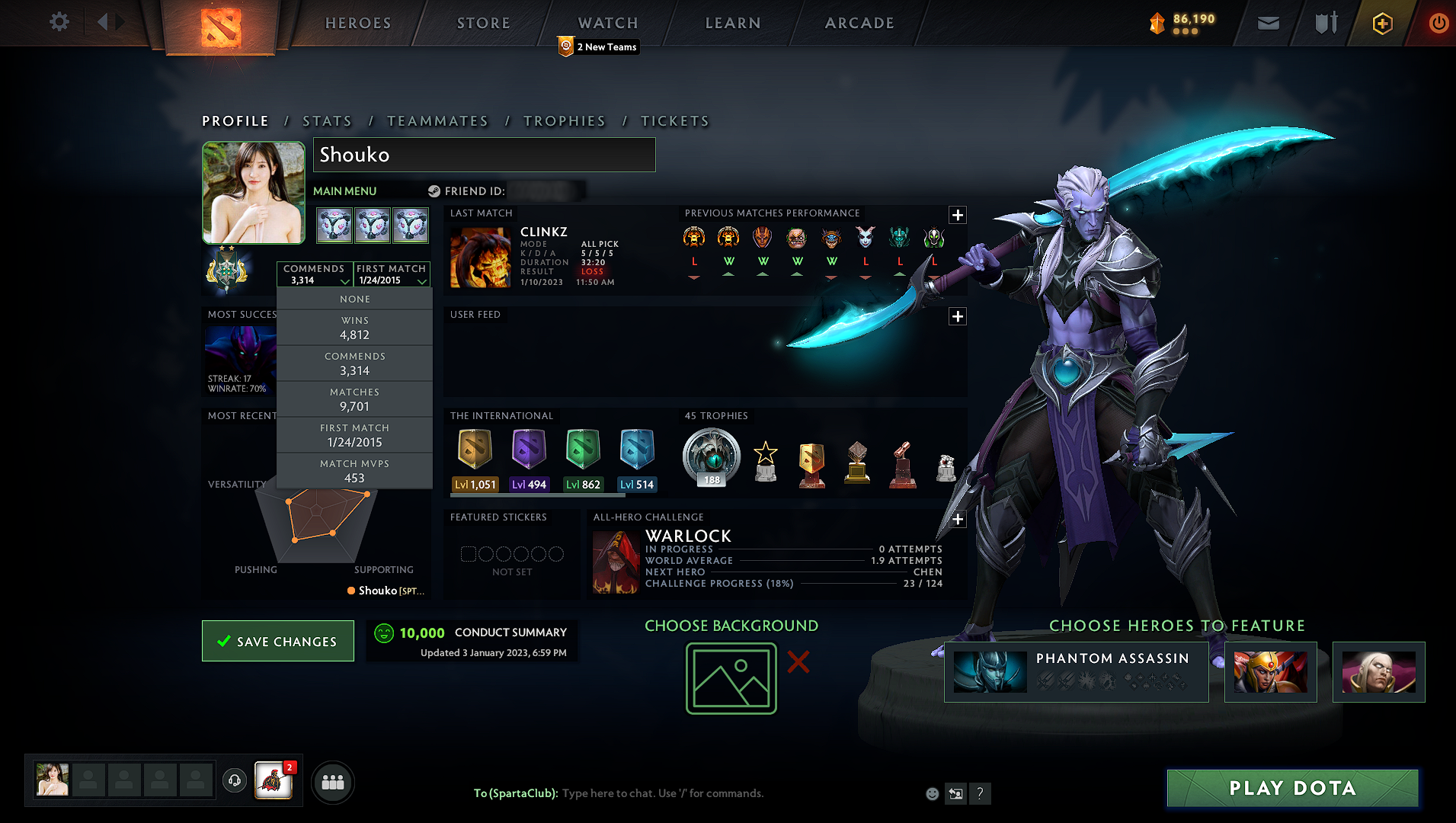Open the settings gear
This screenshot has height=823, width=1456.
(x=59, y=21)
